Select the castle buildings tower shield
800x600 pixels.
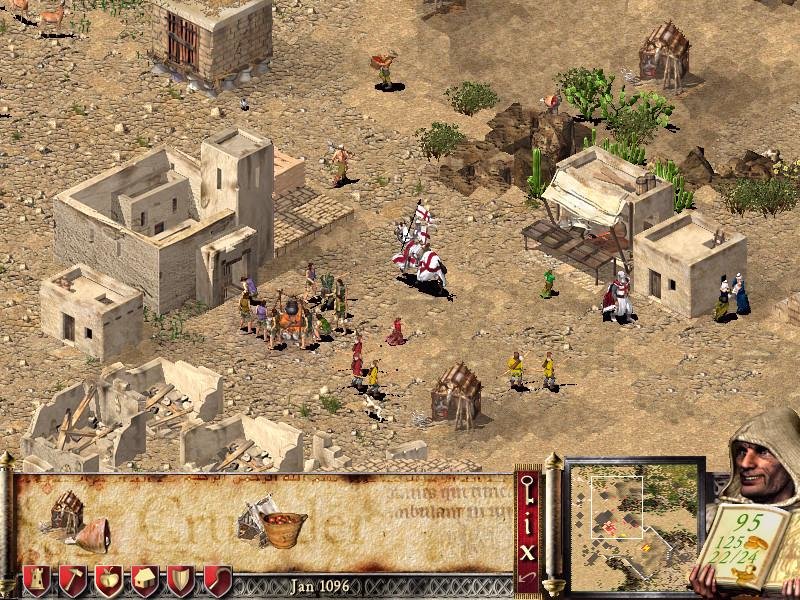[37, 579]
